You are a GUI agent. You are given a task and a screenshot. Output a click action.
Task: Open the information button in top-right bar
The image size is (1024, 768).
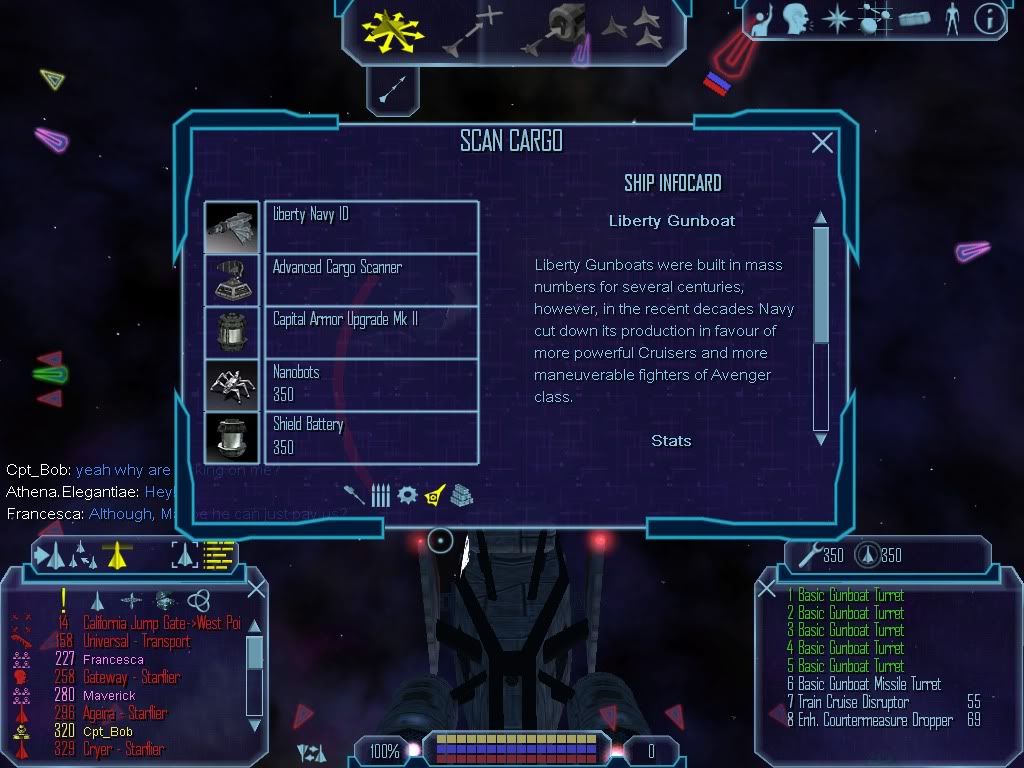988,18
